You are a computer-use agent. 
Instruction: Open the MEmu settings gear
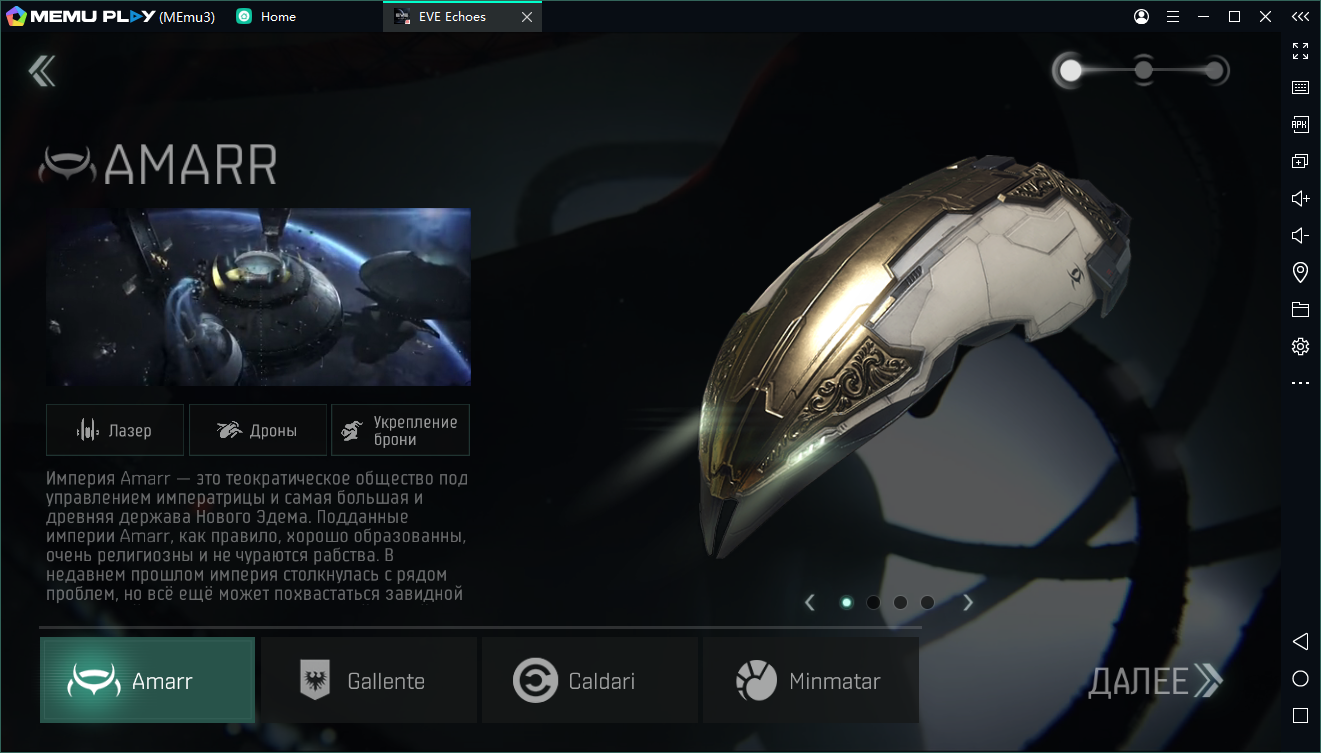1300,347
